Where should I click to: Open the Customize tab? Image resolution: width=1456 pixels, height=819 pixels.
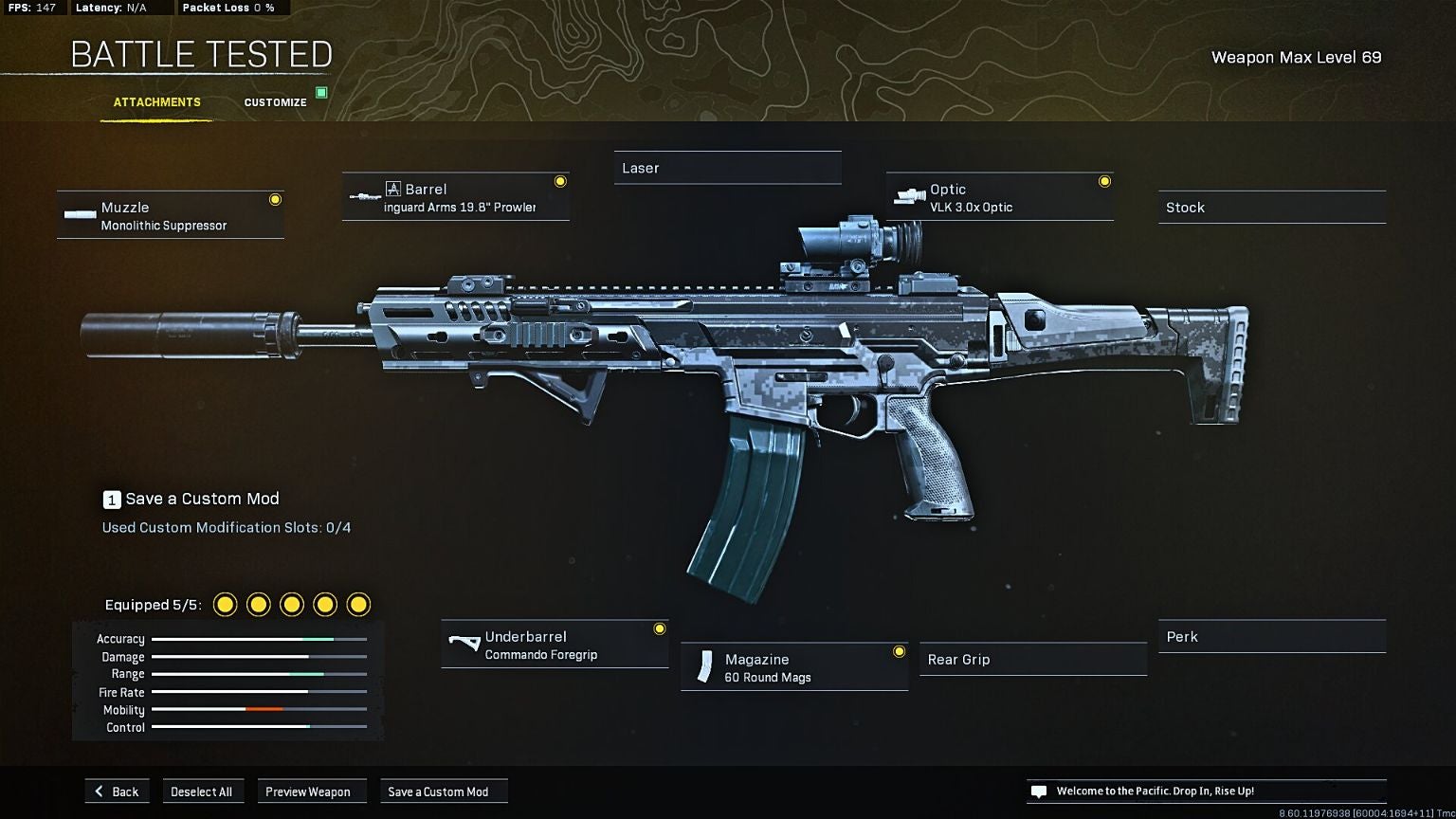275,102
